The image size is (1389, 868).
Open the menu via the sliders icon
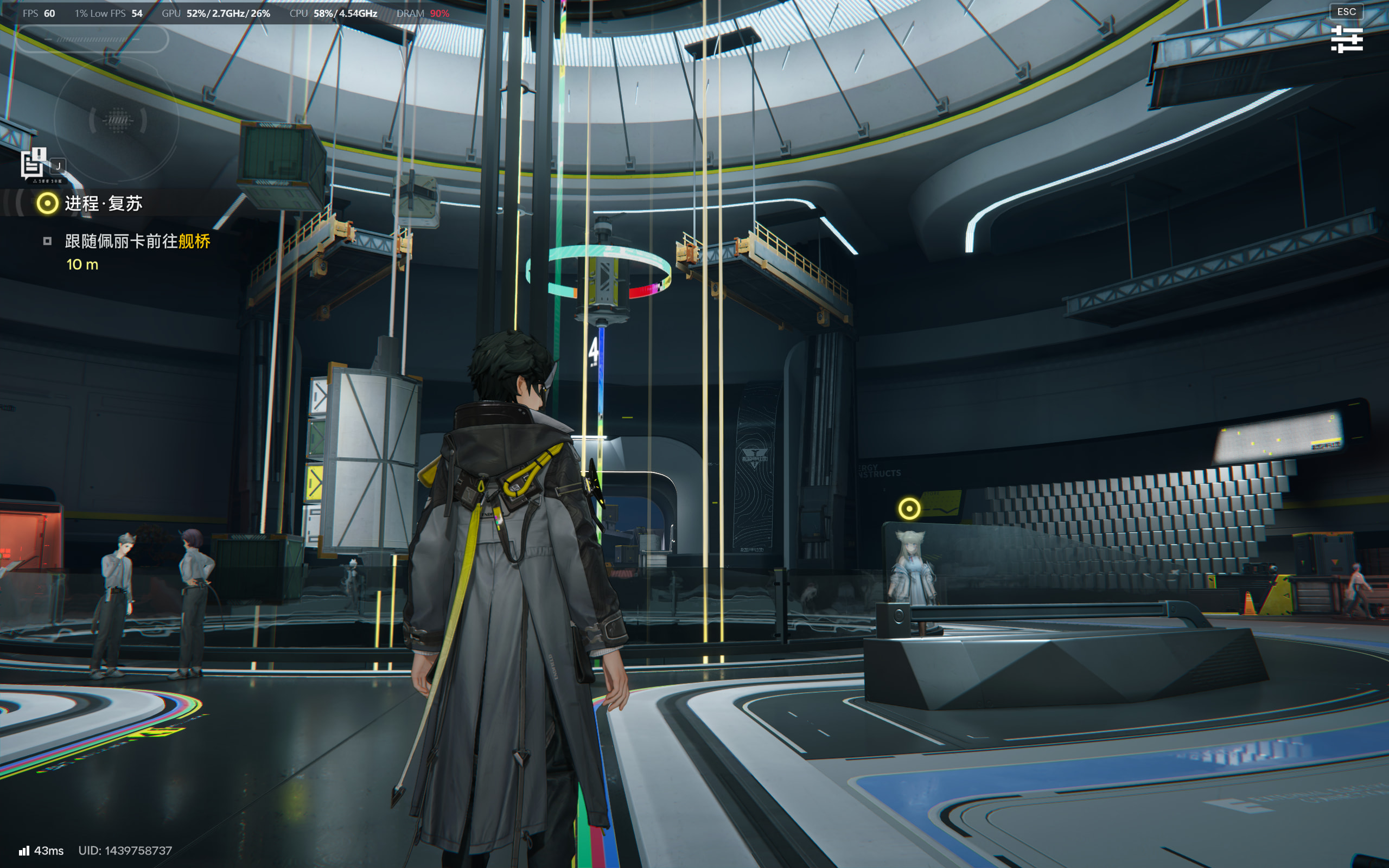pos(1346,39)
